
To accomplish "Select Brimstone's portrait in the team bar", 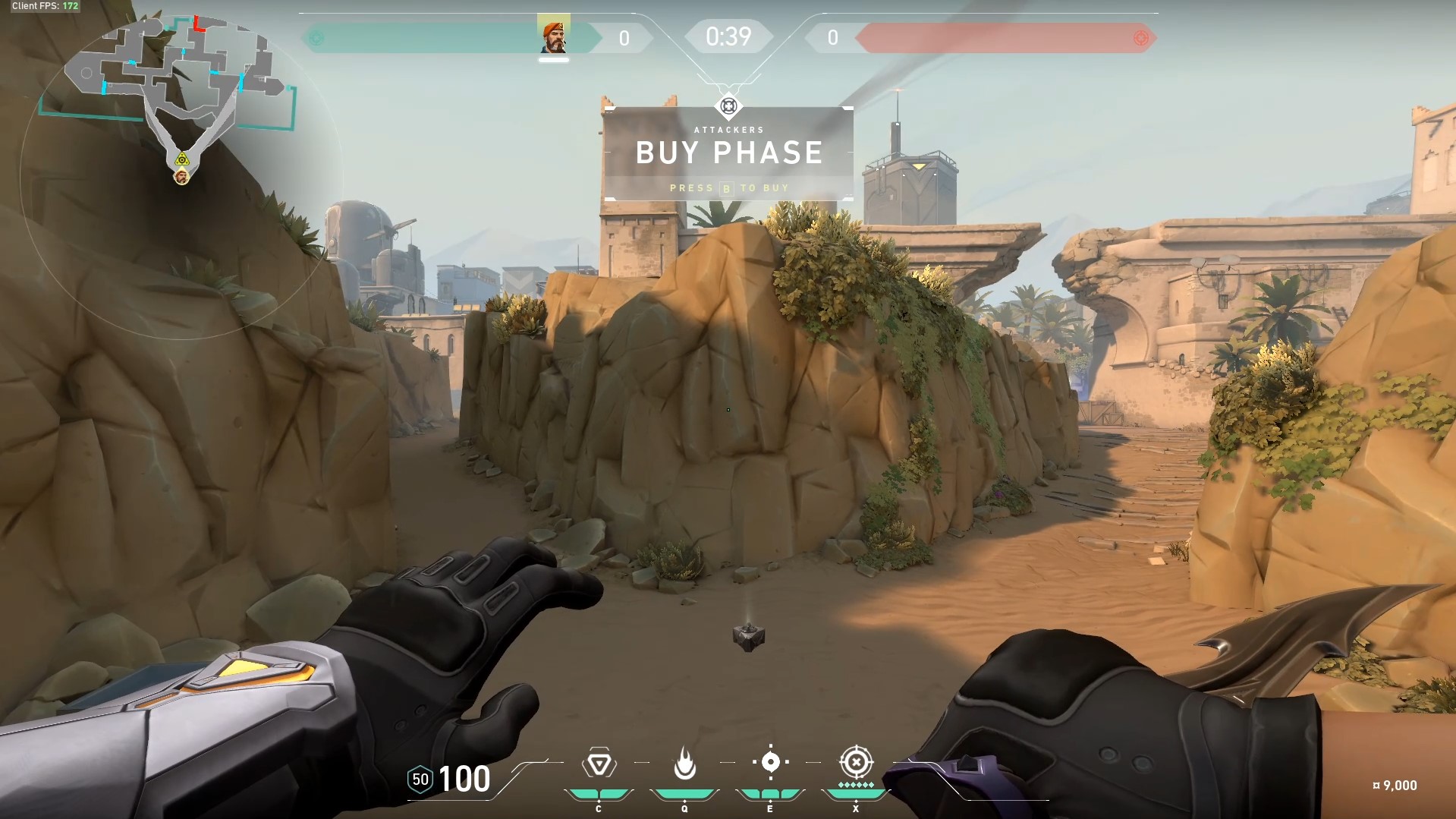I will [554, 35].
